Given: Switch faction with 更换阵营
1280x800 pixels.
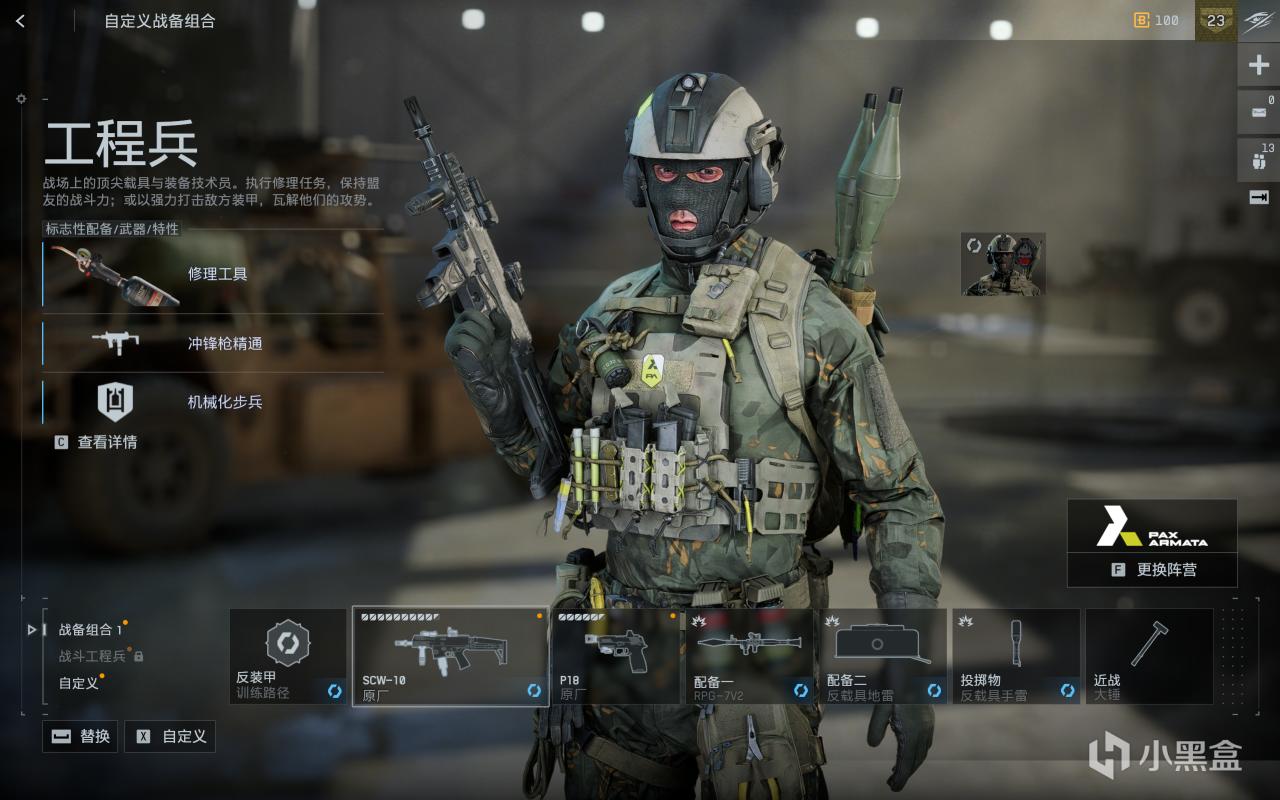Looking at the screenshot, I should 1152,570.
